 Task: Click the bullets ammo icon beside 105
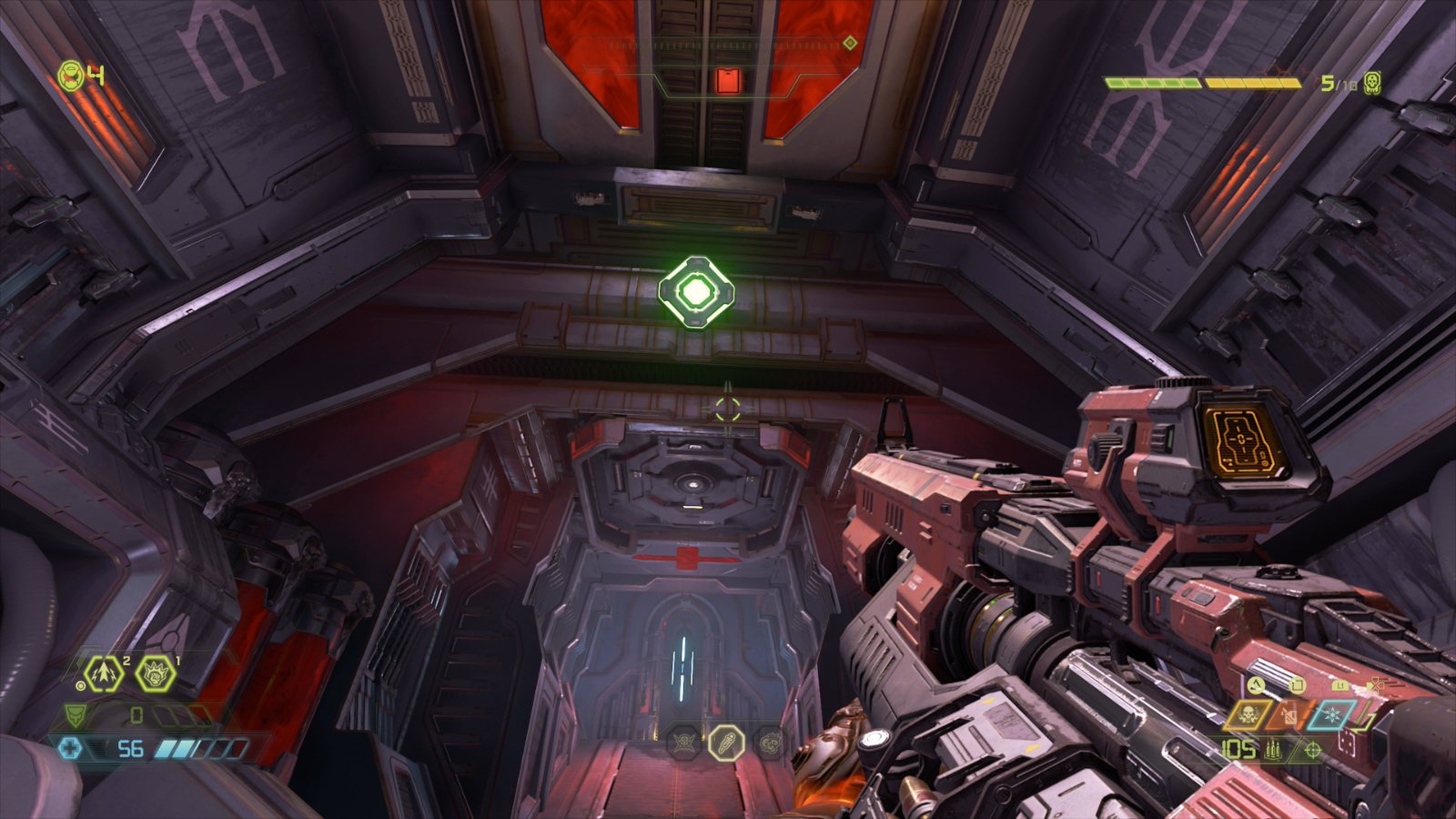1273,751
